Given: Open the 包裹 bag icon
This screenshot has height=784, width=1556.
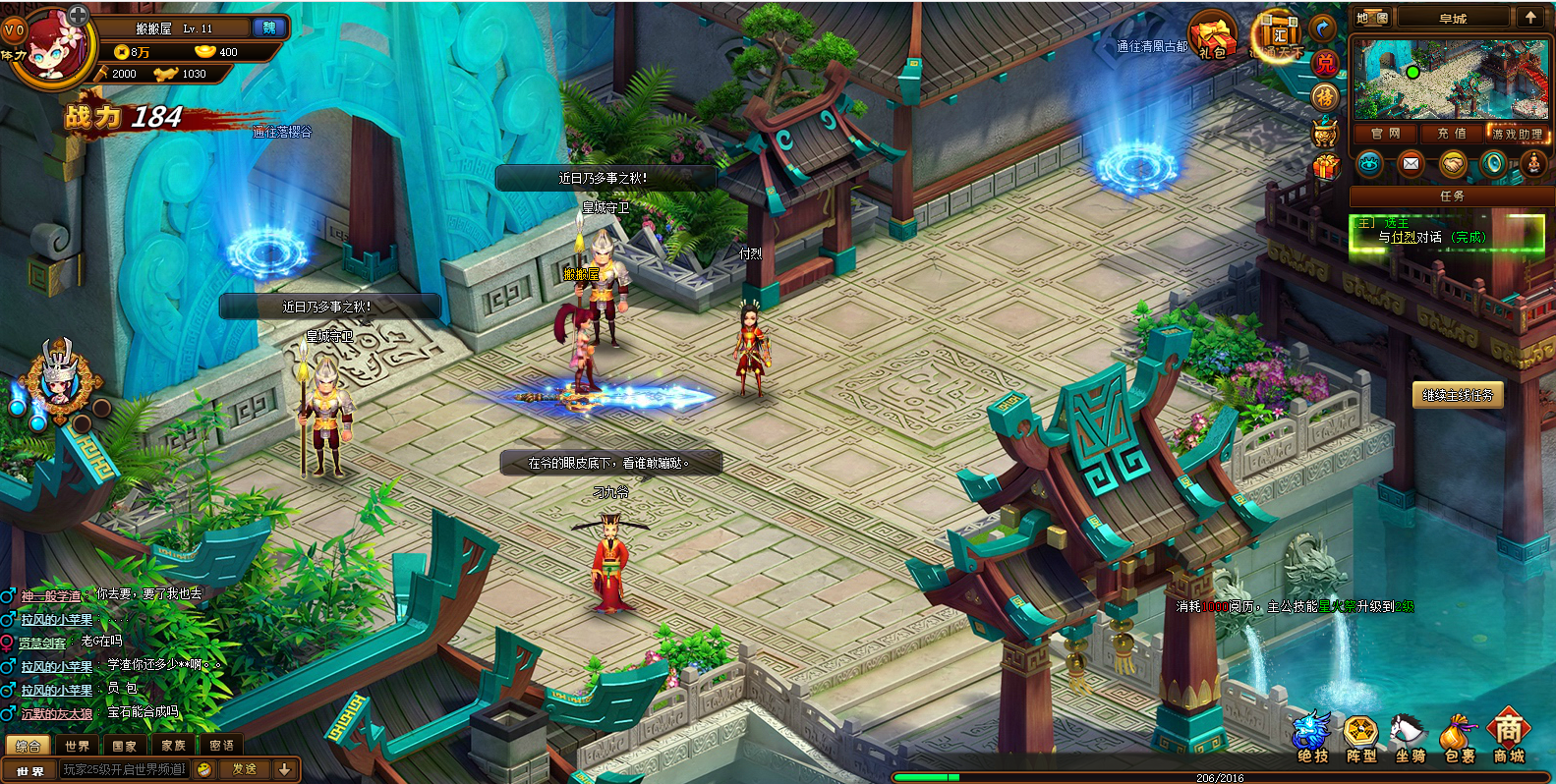Looking at the screenshot, I should pyautogui.click(x=1460, y=739).
